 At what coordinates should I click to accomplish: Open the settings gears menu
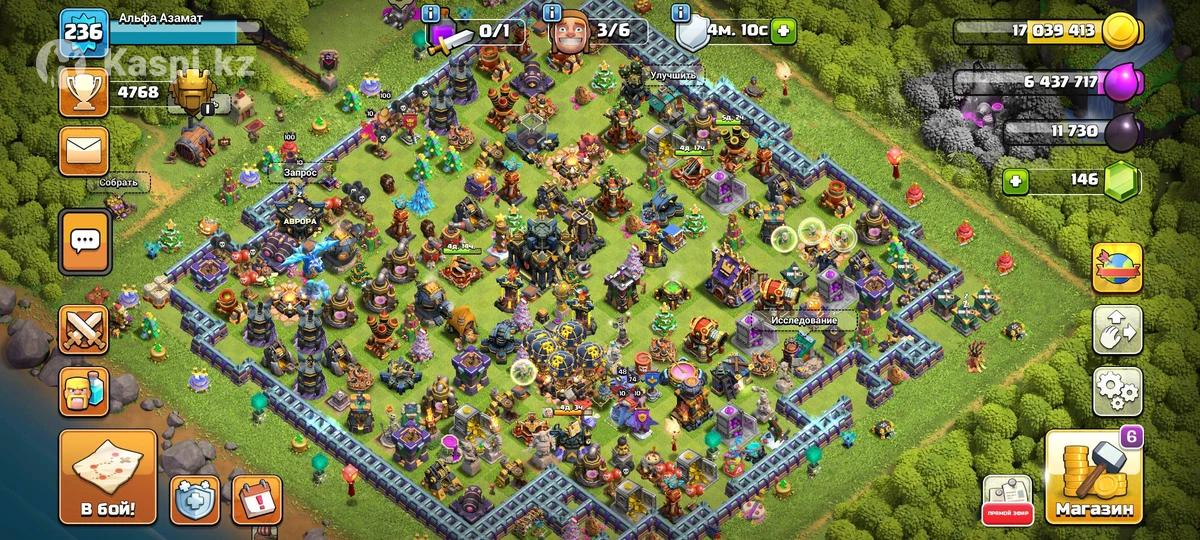(x=1117, y=391)
